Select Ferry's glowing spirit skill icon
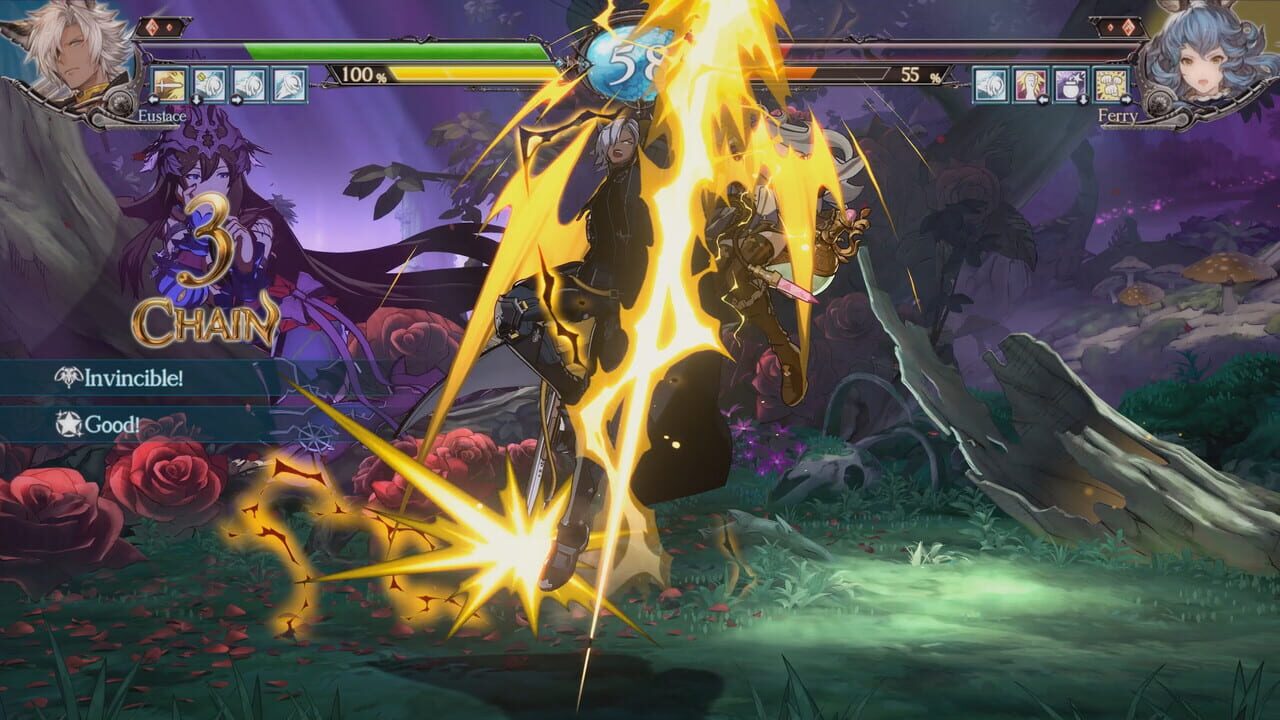Image resolution: width=1280 pixels, height=720 pixels. tap(1030, 85)
